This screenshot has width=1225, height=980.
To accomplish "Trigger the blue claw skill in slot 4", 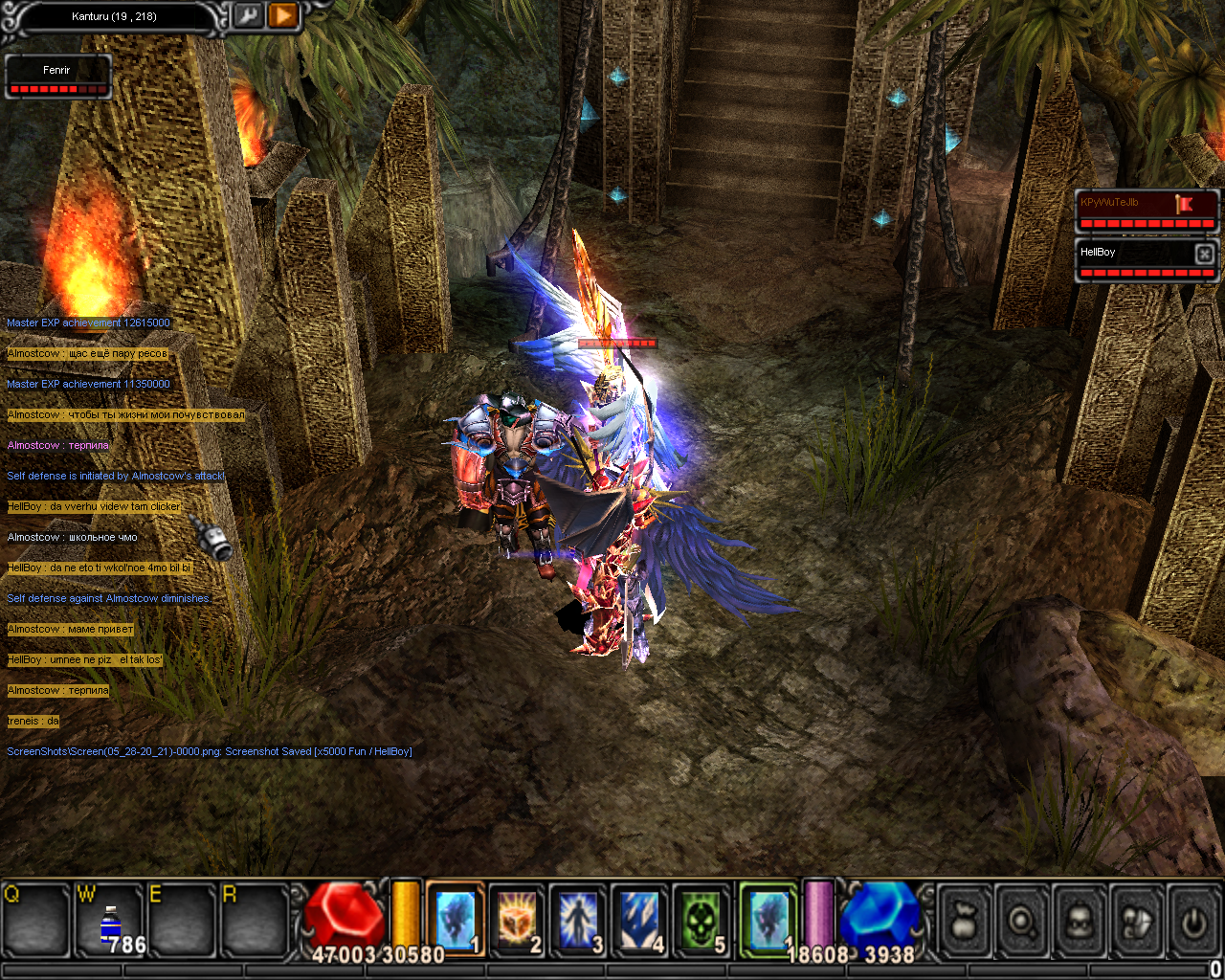I will tap(639, 920).
